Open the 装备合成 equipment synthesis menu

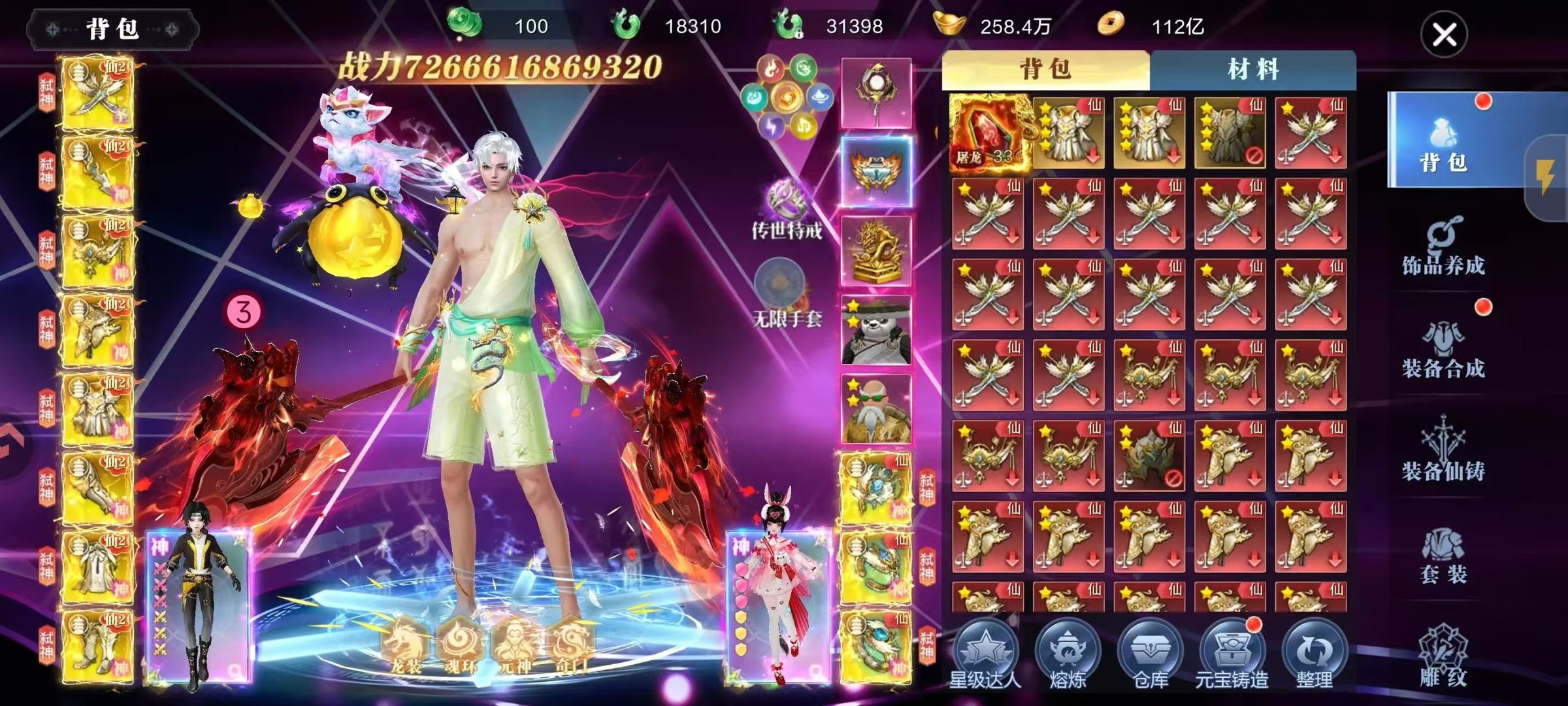pyautogui.click(x=1443, y=350)
